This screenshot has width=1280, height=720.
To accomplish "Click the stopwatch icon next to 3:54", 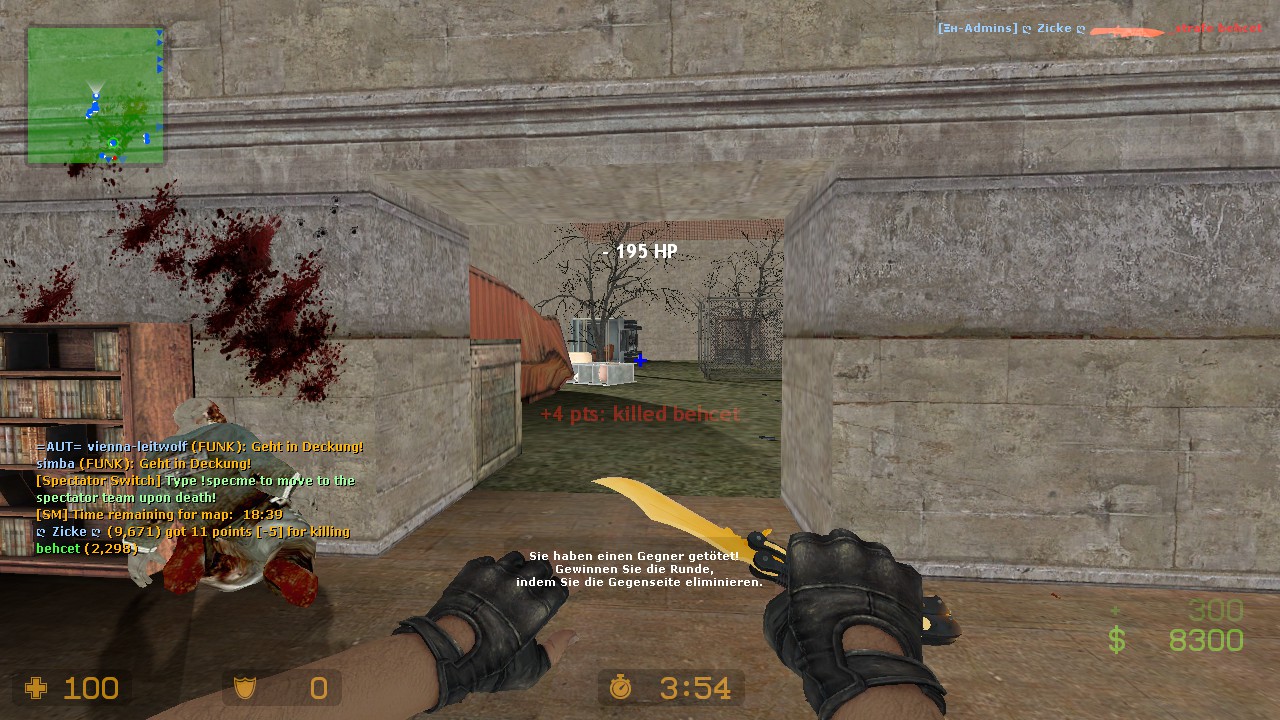I will pos(622,688).
